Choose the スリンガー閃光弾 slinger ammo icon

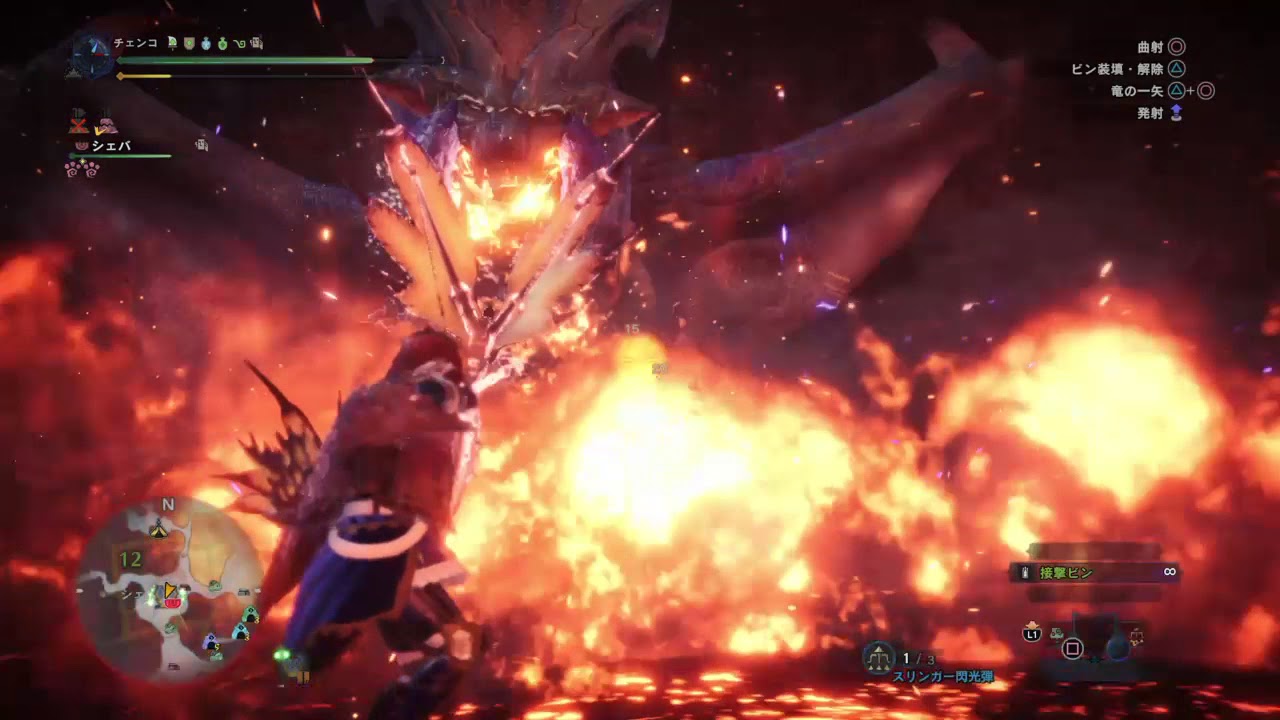879,656
